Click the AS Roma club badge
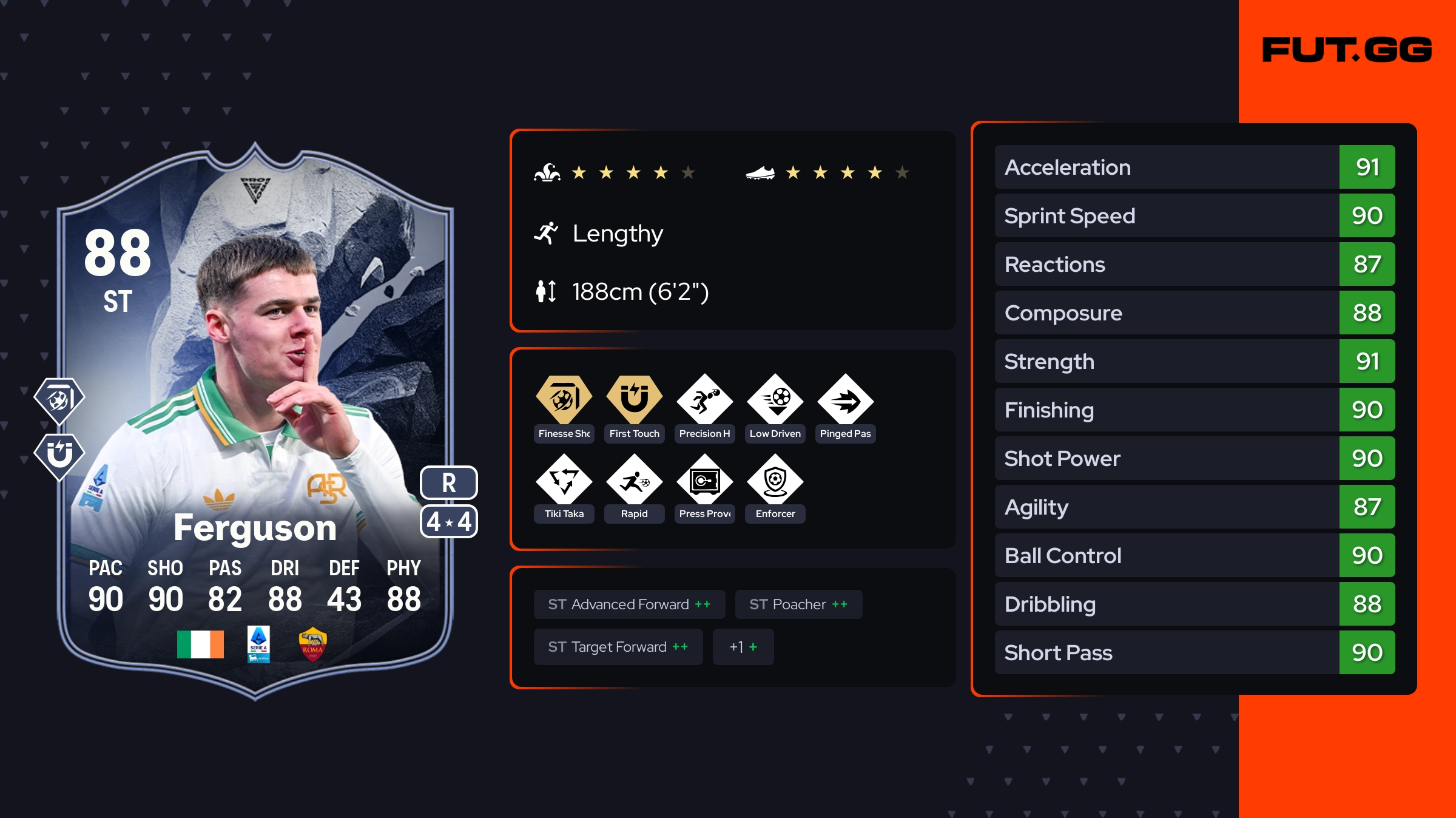The height and width of the screenshot is (818, 1456). coord(312,644)
